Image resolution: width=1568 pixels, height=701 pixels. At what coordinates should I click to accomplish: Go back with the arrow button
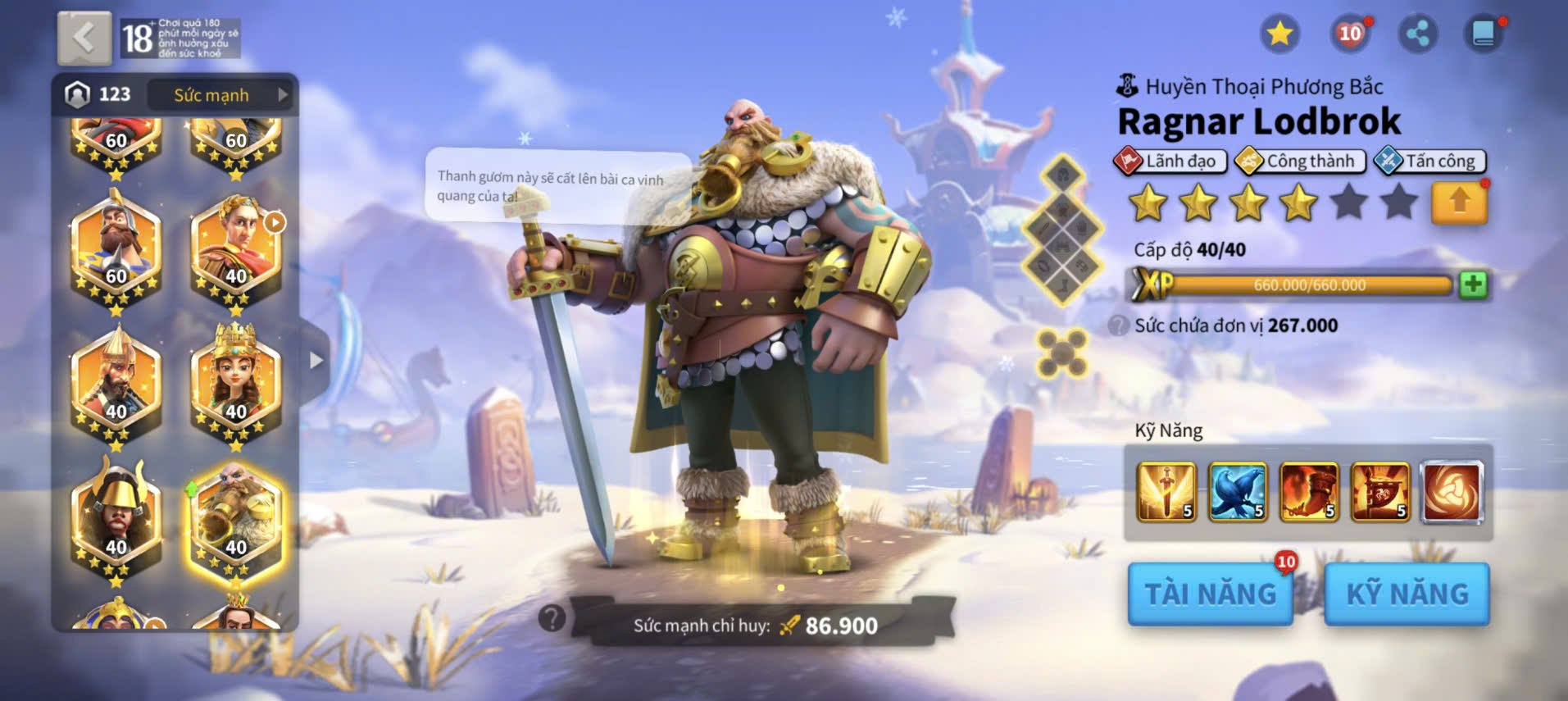coord(84,38)
